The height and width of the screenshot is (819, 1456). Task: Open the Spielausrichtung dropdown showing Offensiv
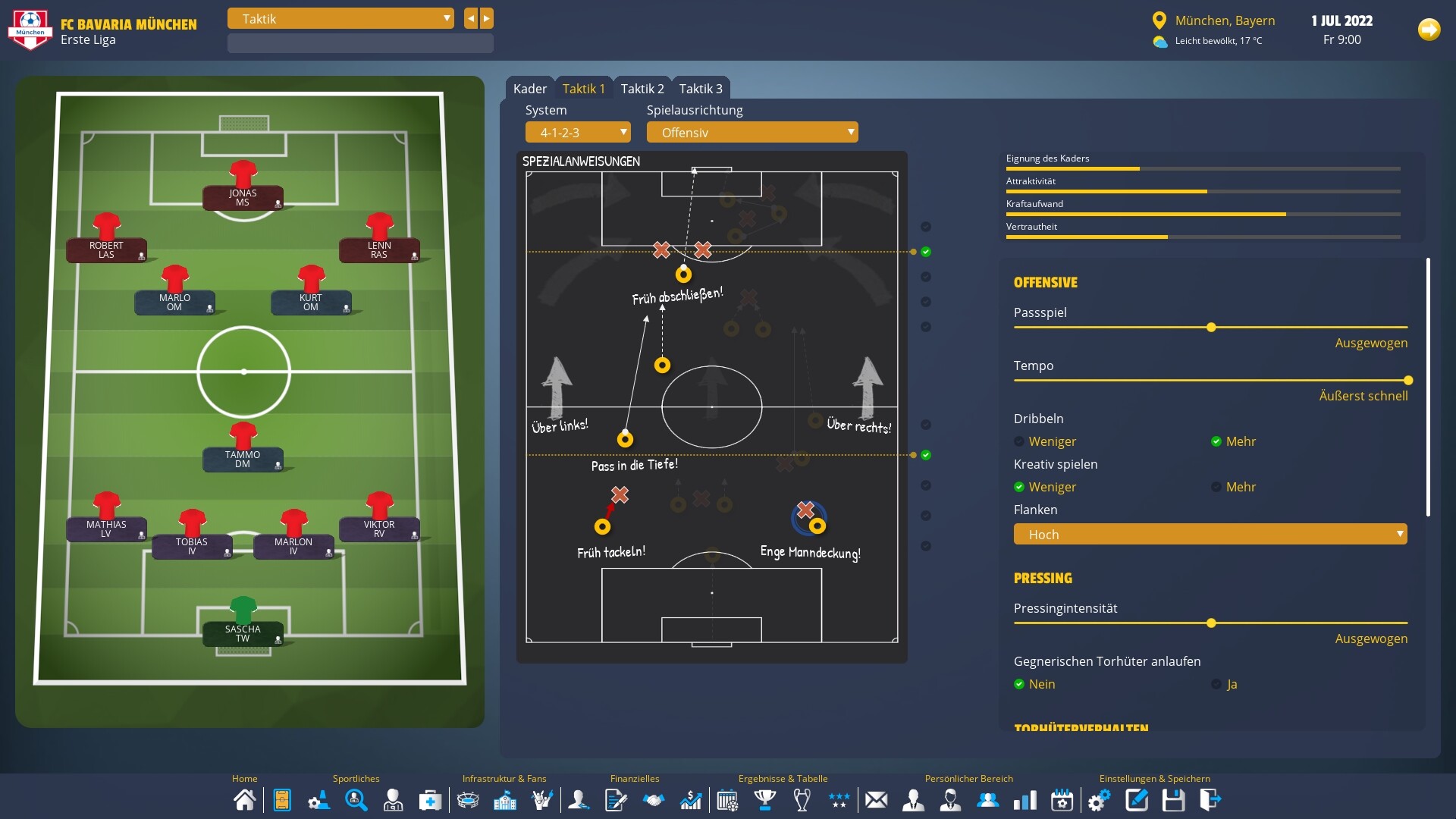click(752, 132)
